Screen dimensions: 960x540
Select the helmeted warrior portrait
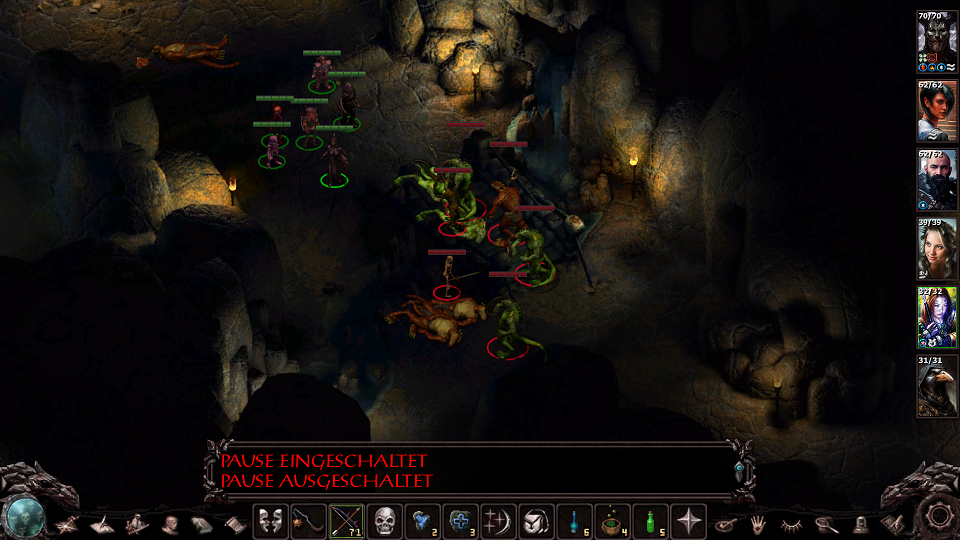click(x=937, y=45)
